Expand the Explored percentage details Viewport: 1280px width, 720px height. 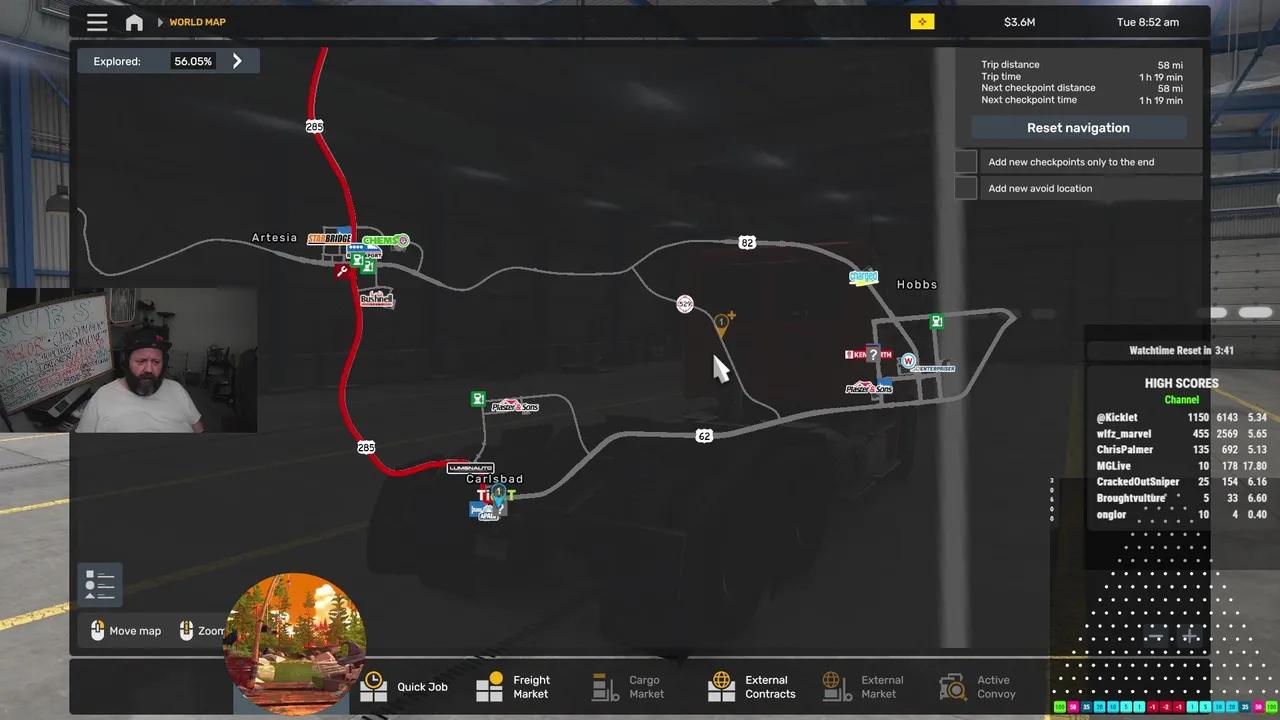click(x=237, y=61)
